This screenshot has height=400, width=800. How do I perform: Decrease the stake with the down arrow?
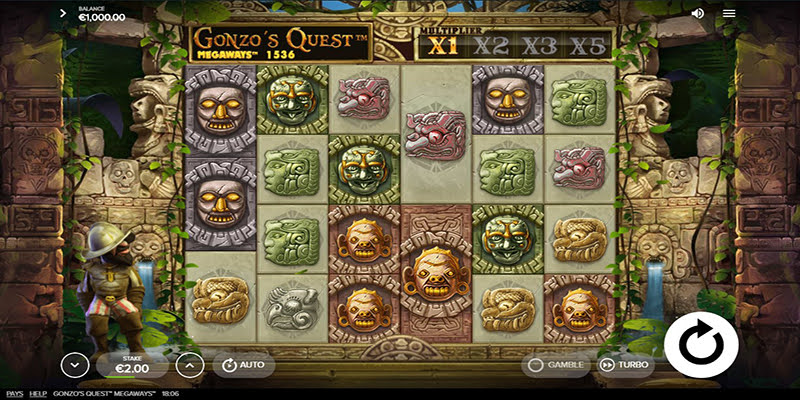[x=71, y=365]
